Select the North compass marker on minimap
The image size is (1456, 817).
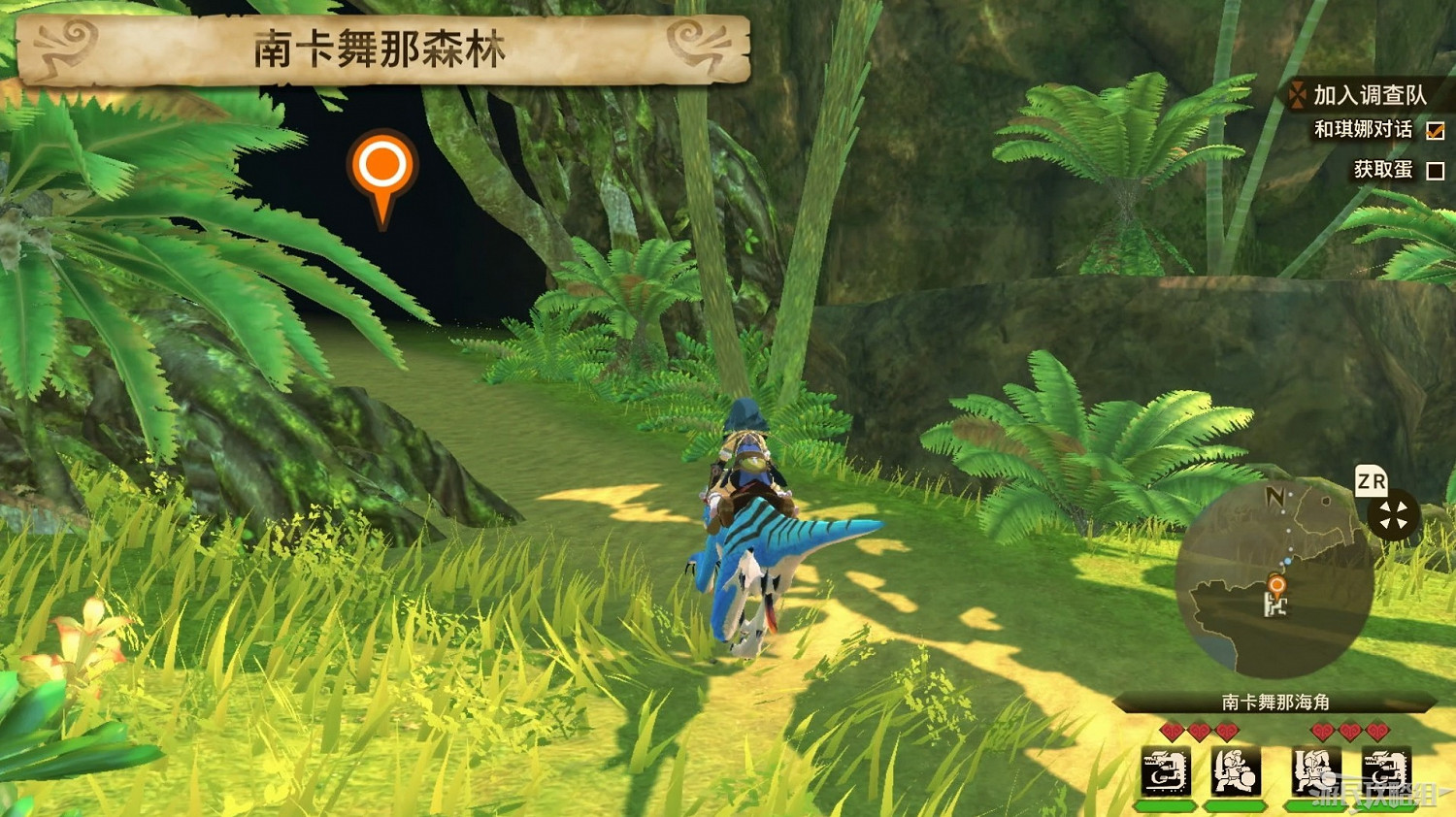click(1274, 497)
